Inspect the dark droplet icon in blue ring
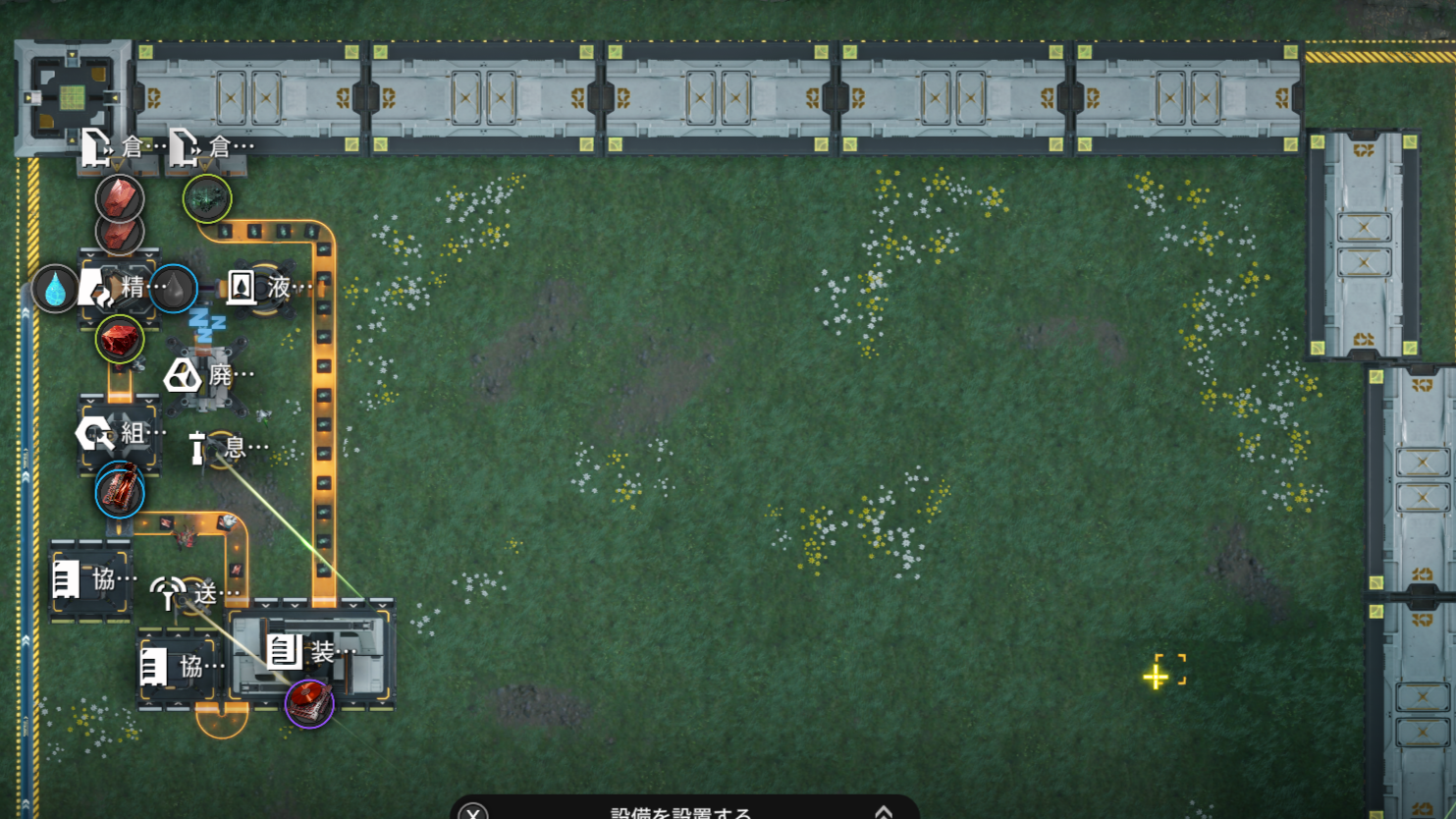The width and height of the screenshot is (1456, 819). coord(175,289)
